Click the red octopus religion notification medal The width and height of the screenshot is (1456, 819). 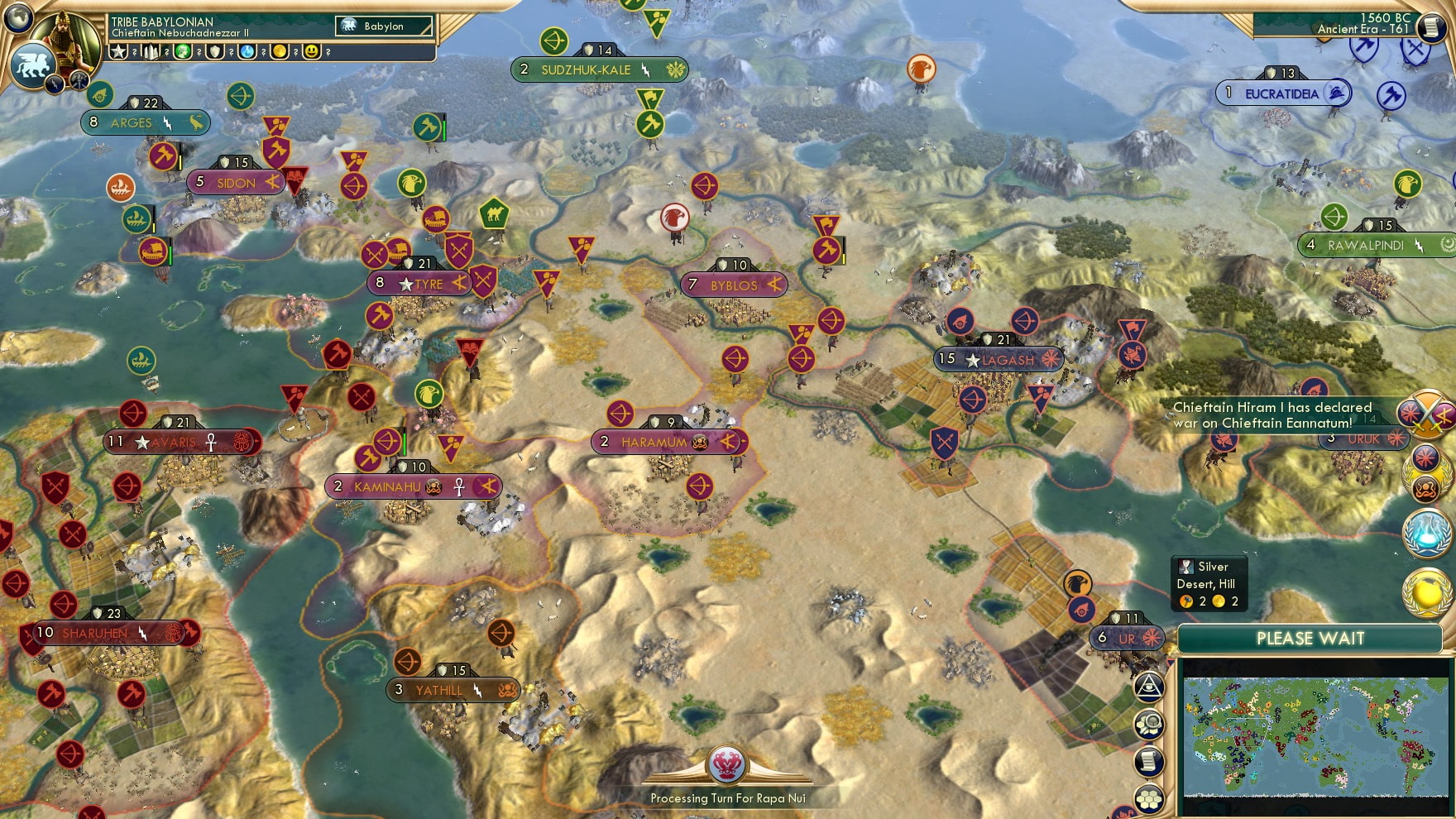tap(1426, 486)
